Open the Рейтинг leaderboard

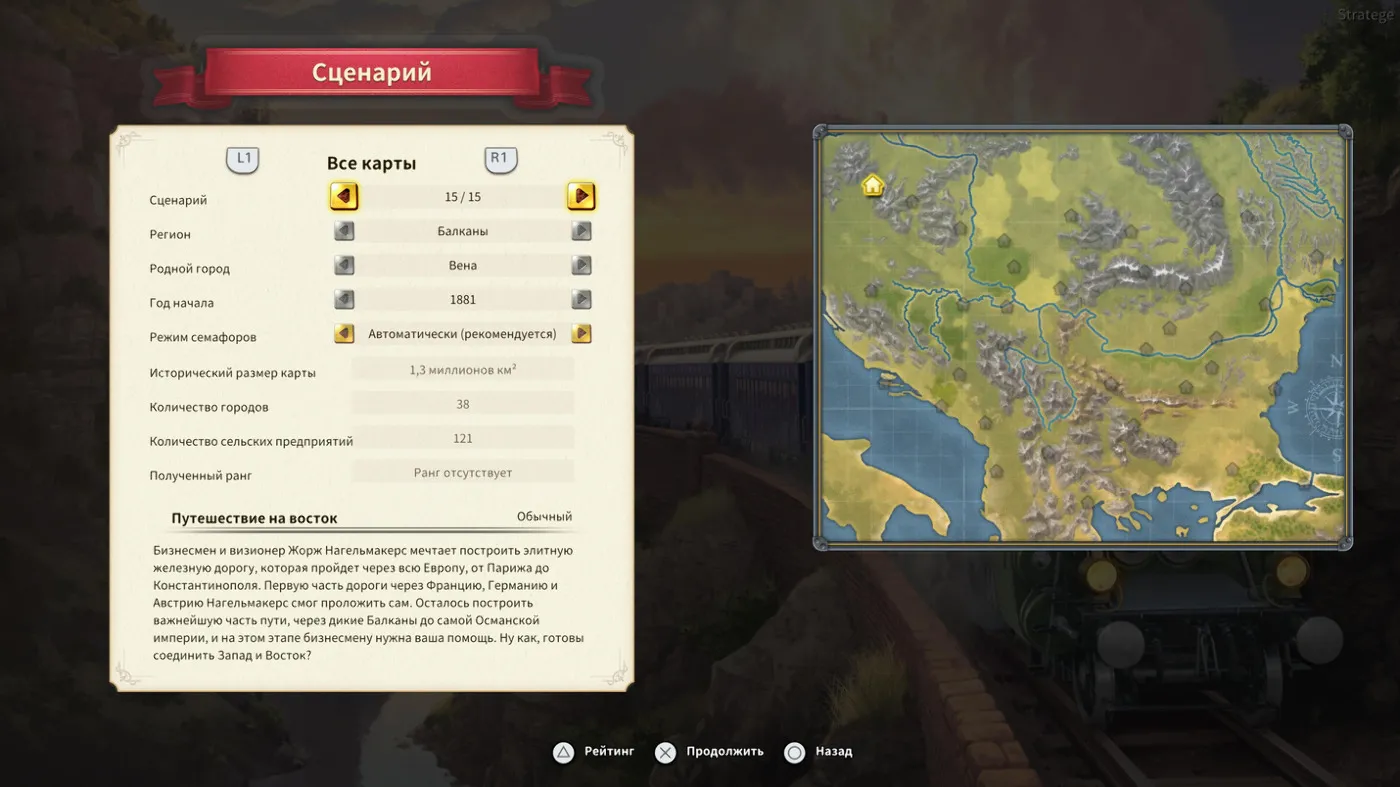pos(594,752)
